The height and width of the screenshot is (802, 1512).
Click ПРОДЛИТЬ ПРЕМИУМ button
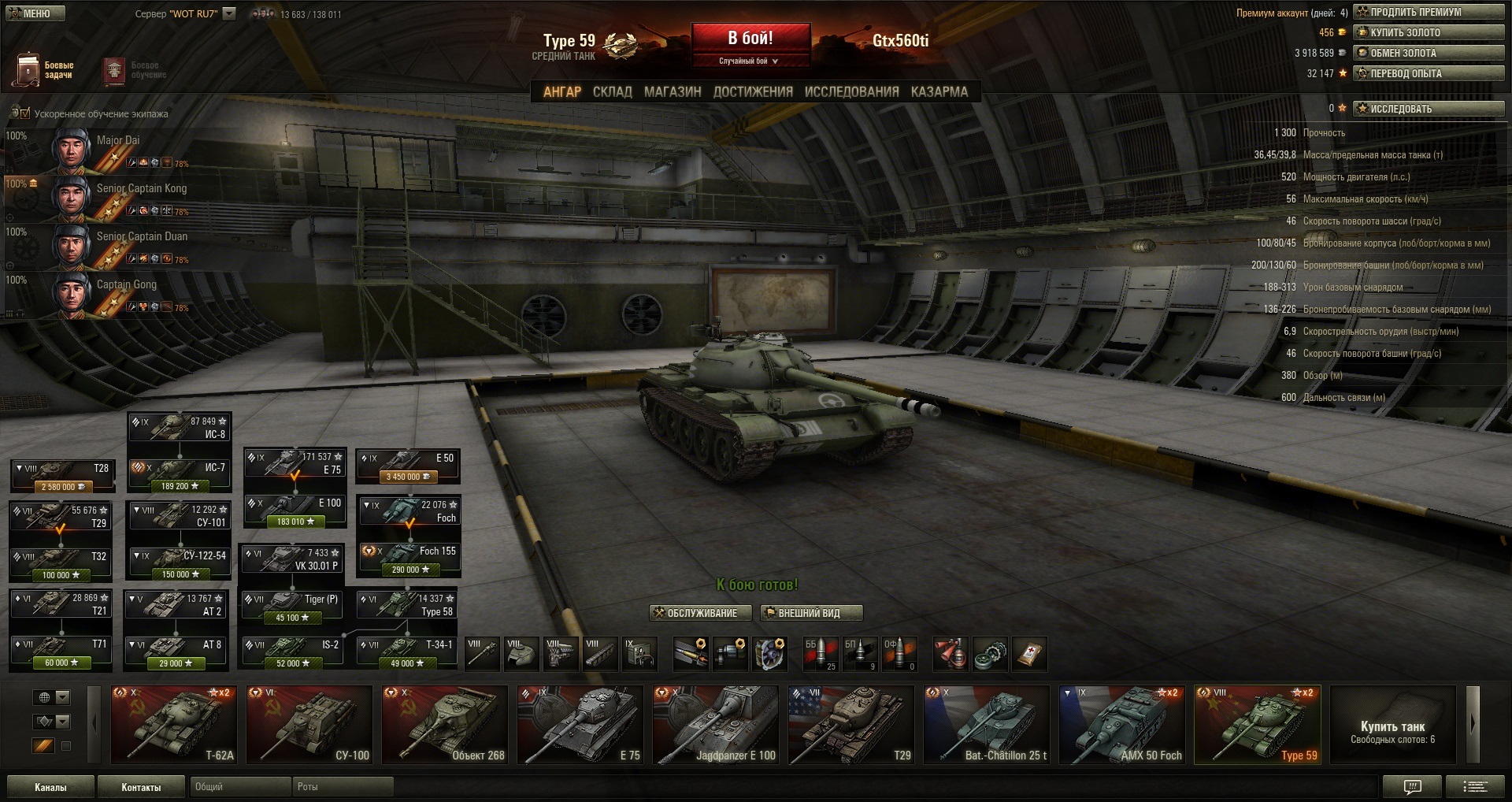[1428, 12]
